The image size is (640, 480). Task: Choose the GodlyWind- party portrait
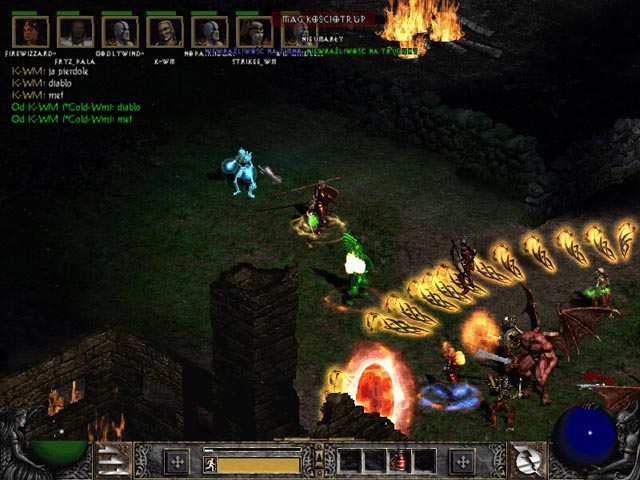point(120,32)
